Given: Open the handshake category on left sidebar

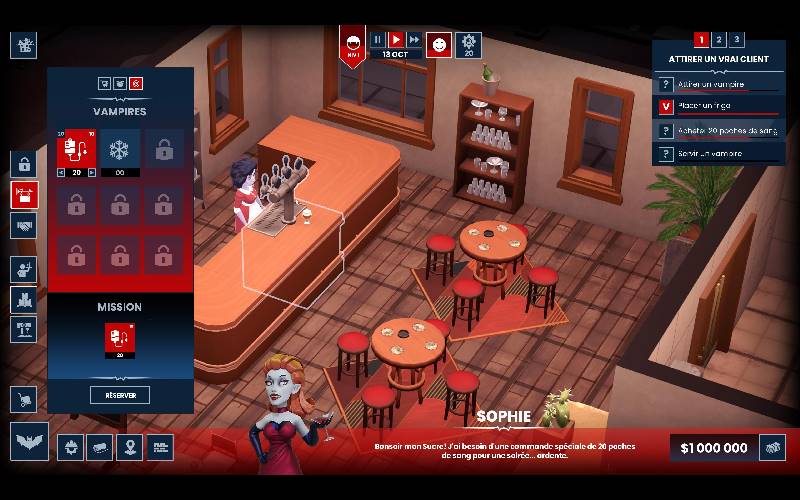Looking at the screenshot, I should tap(24, 226).
